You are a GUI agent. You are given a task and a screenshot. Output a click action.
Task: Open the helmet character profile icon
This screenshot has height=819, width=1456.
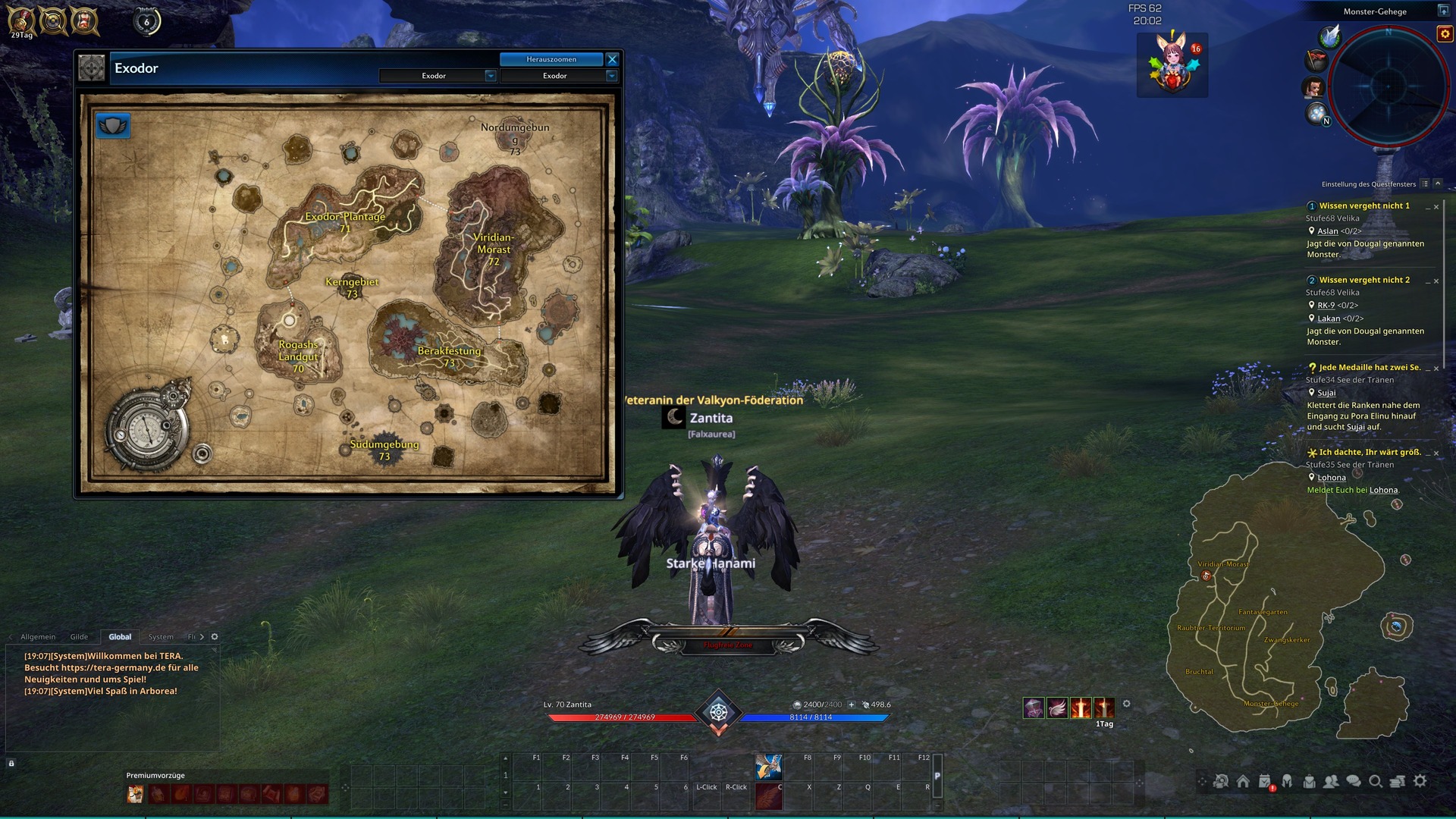(x=1287, y=781)
